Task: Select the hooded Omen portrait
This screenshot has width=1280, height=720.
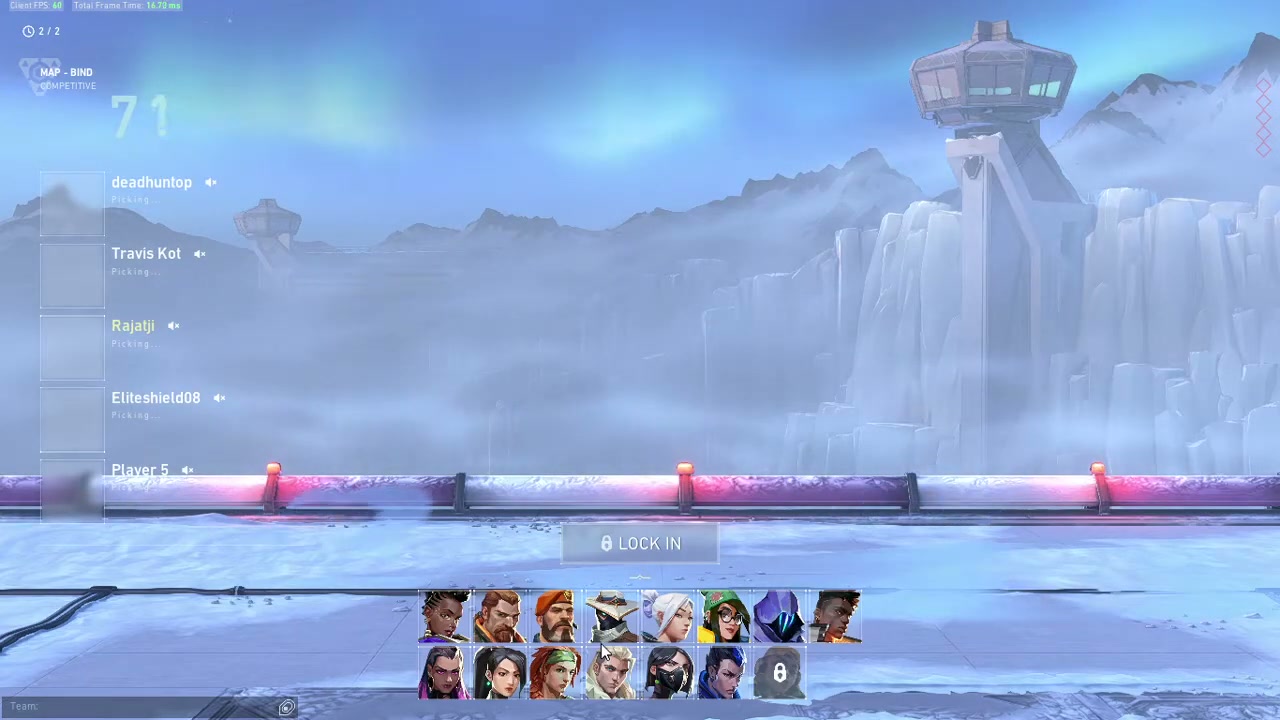Action: [x=780, y=616]
